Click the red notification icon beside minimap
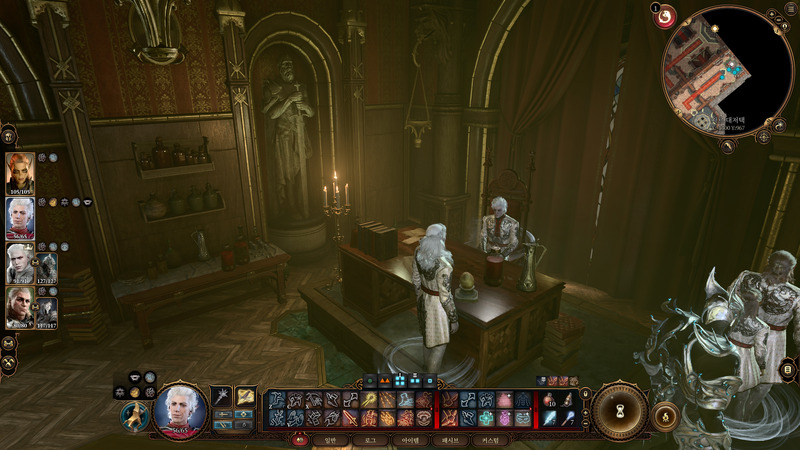Image resolution: width=800 pixels, height=450 pixels. pos(664,16)
